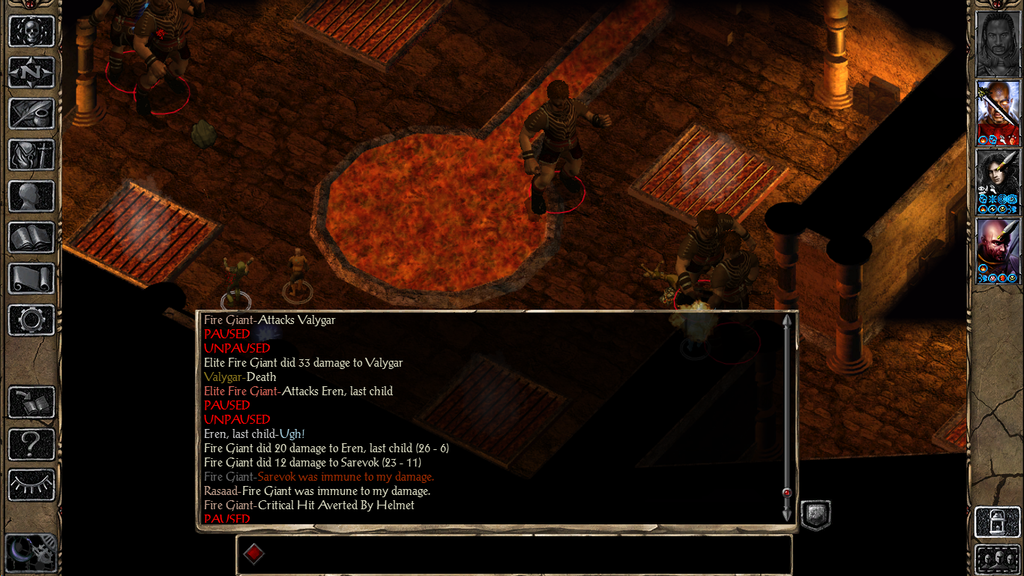Click the padlock button on the right sidebar
Viewport: 1024px width, 576px height.
pos(997,521)
